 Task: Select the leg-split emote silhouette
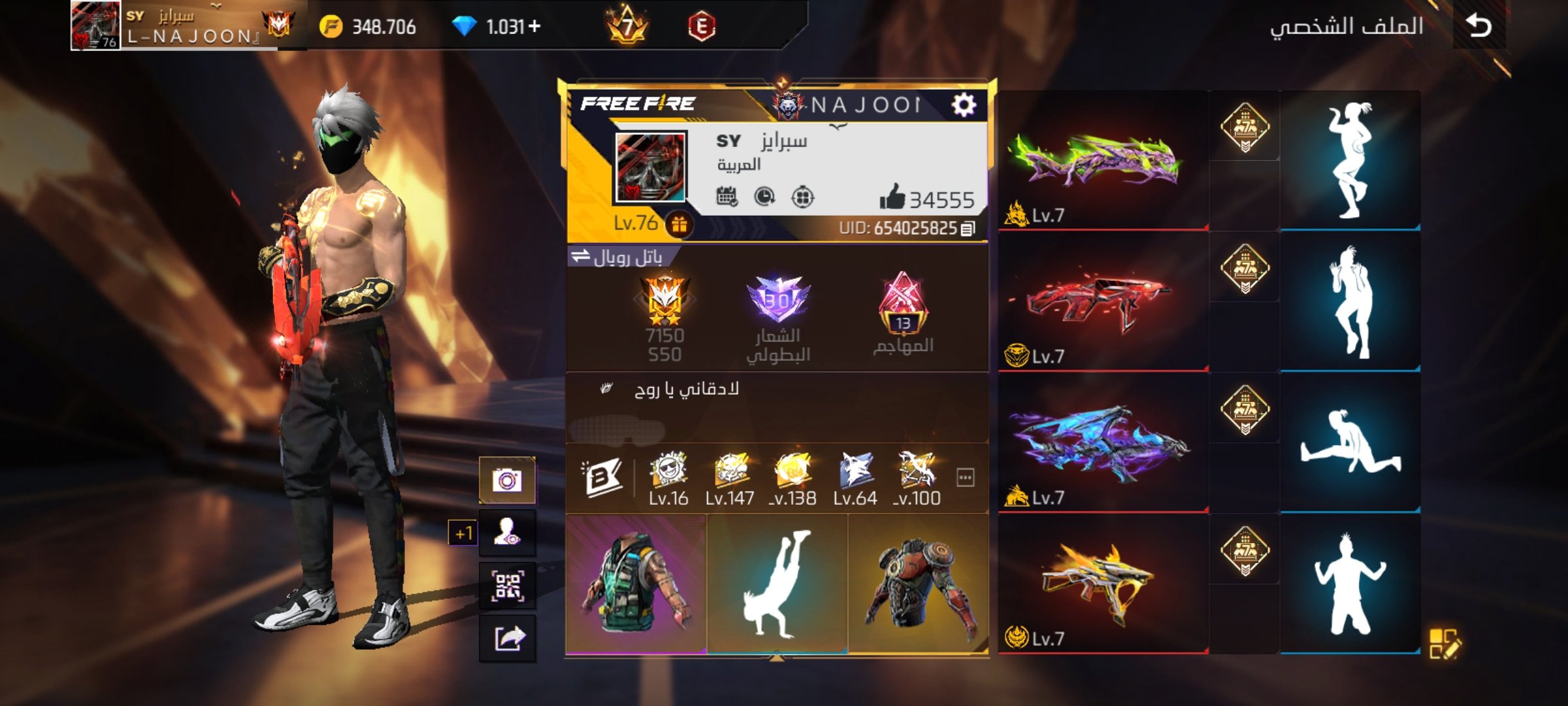click(x=1350, y=443)
